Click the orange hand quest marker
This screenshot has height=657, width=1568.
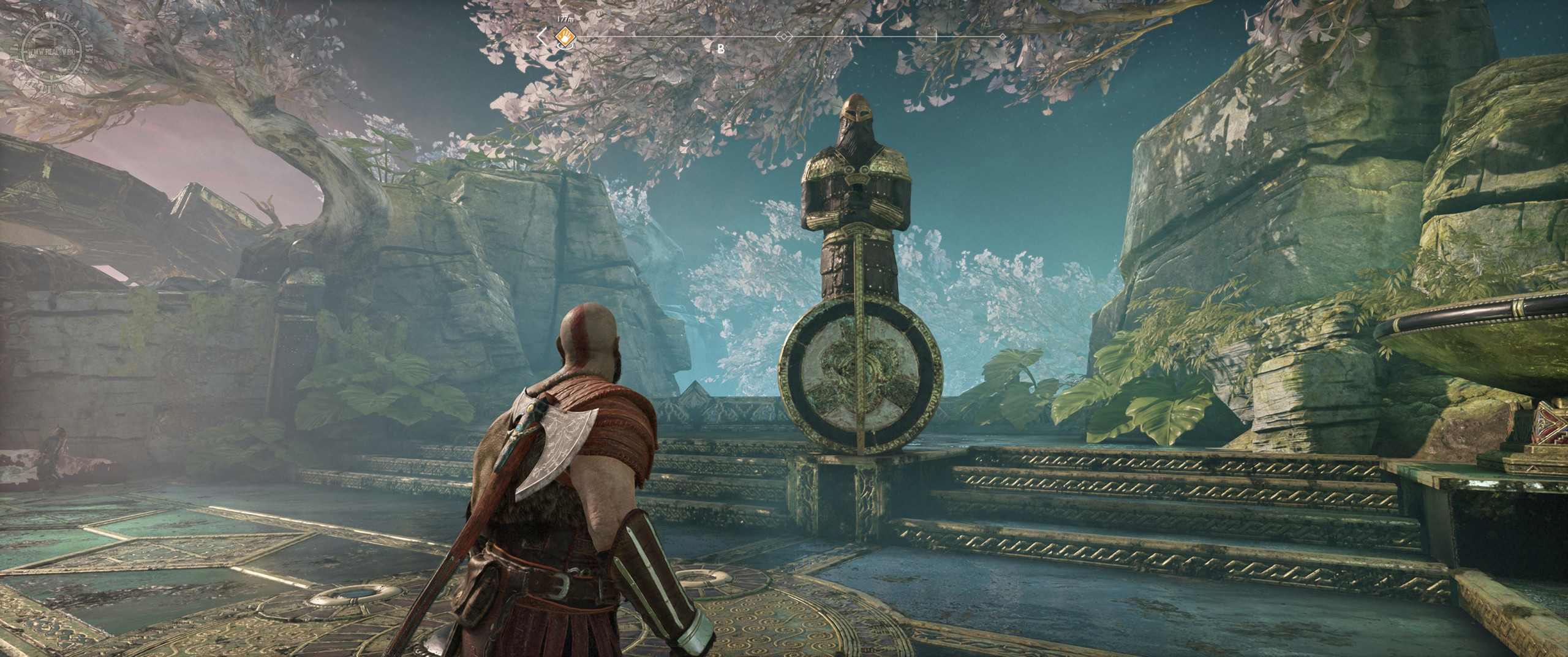[563, 37]
